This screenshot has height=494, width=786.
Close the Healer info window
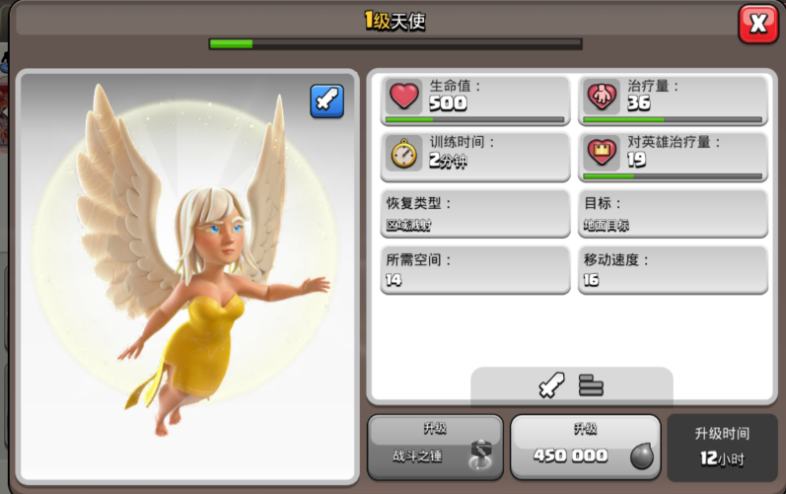coord(758,24)
